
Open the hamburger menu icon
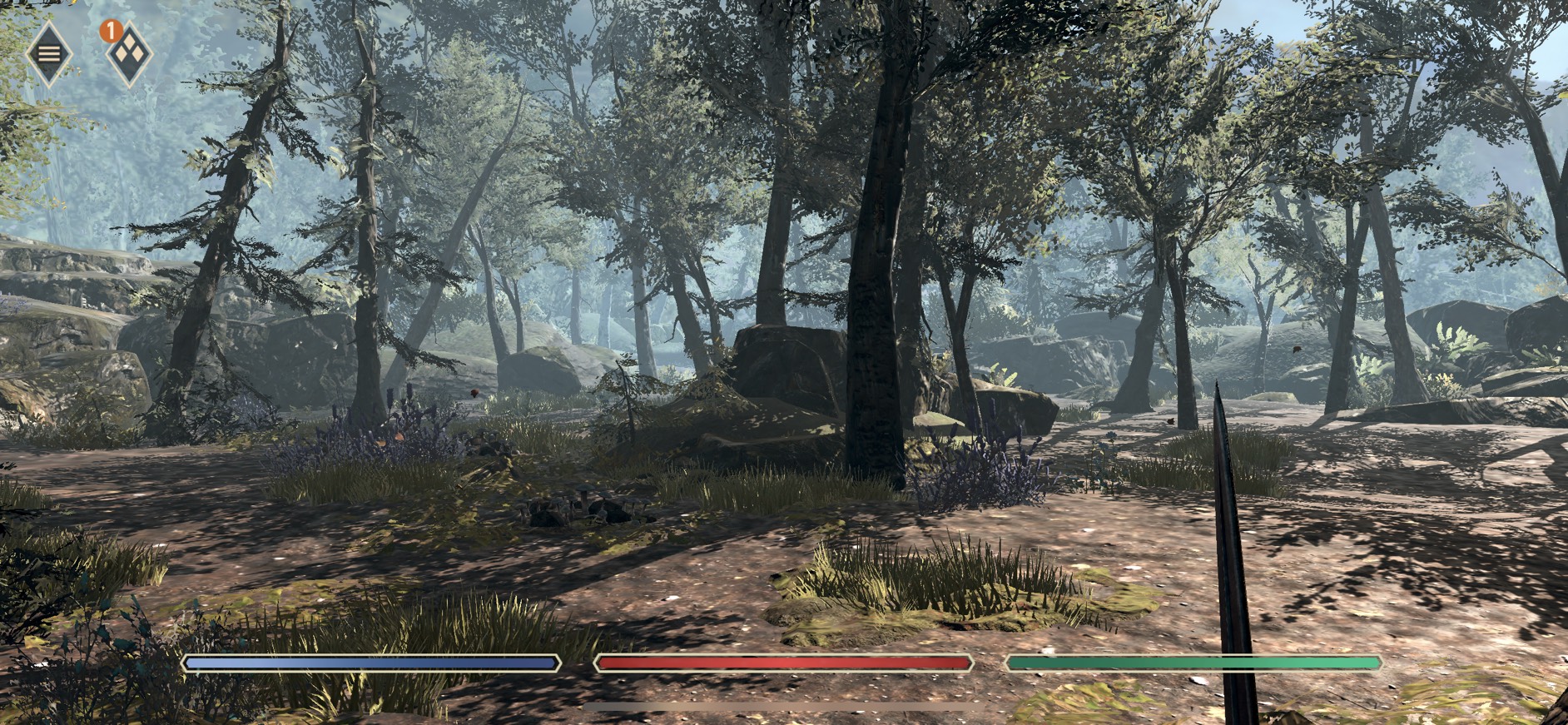coord(49,54)
